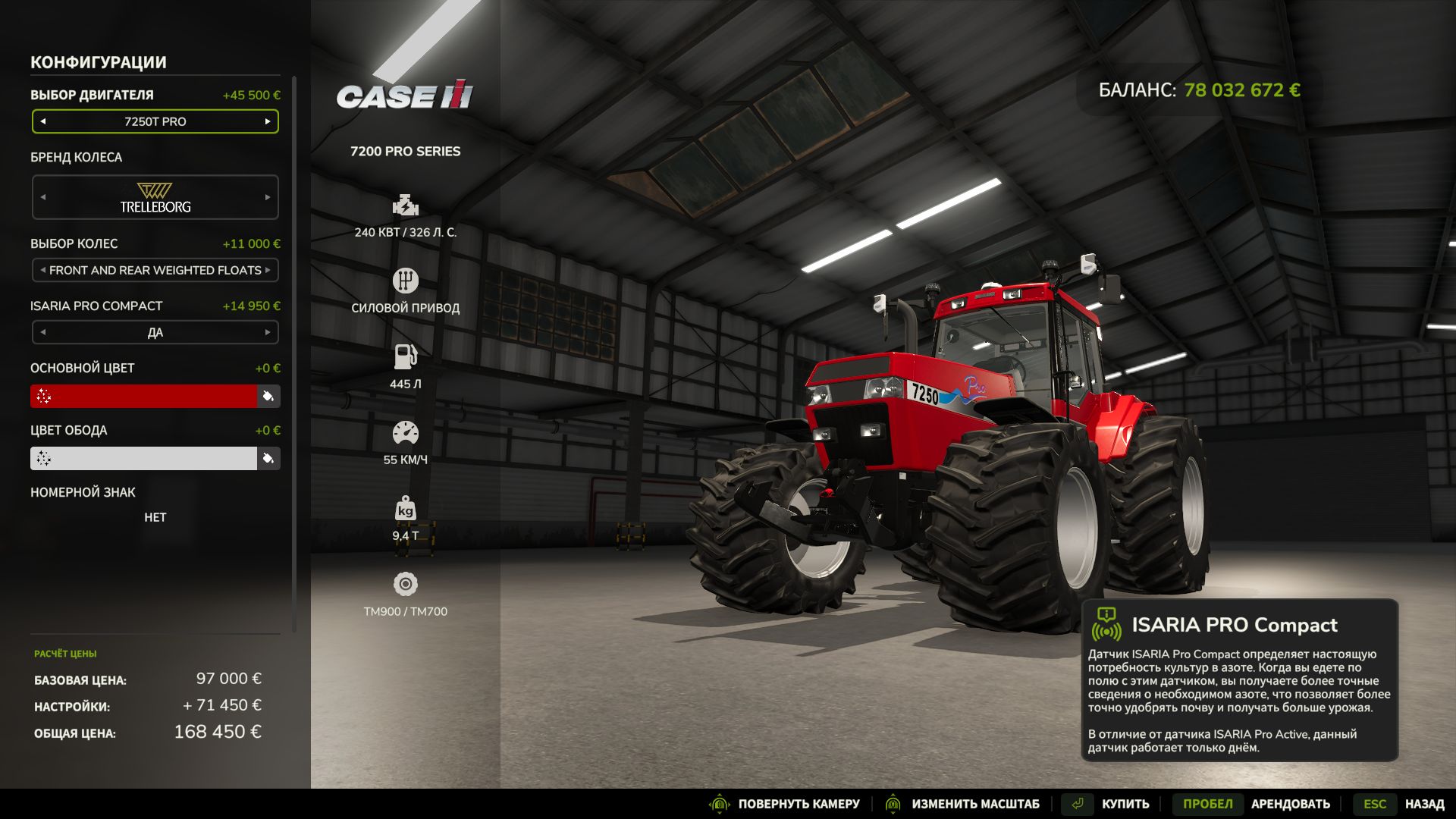Switch to previous engine option

(43, 121)
